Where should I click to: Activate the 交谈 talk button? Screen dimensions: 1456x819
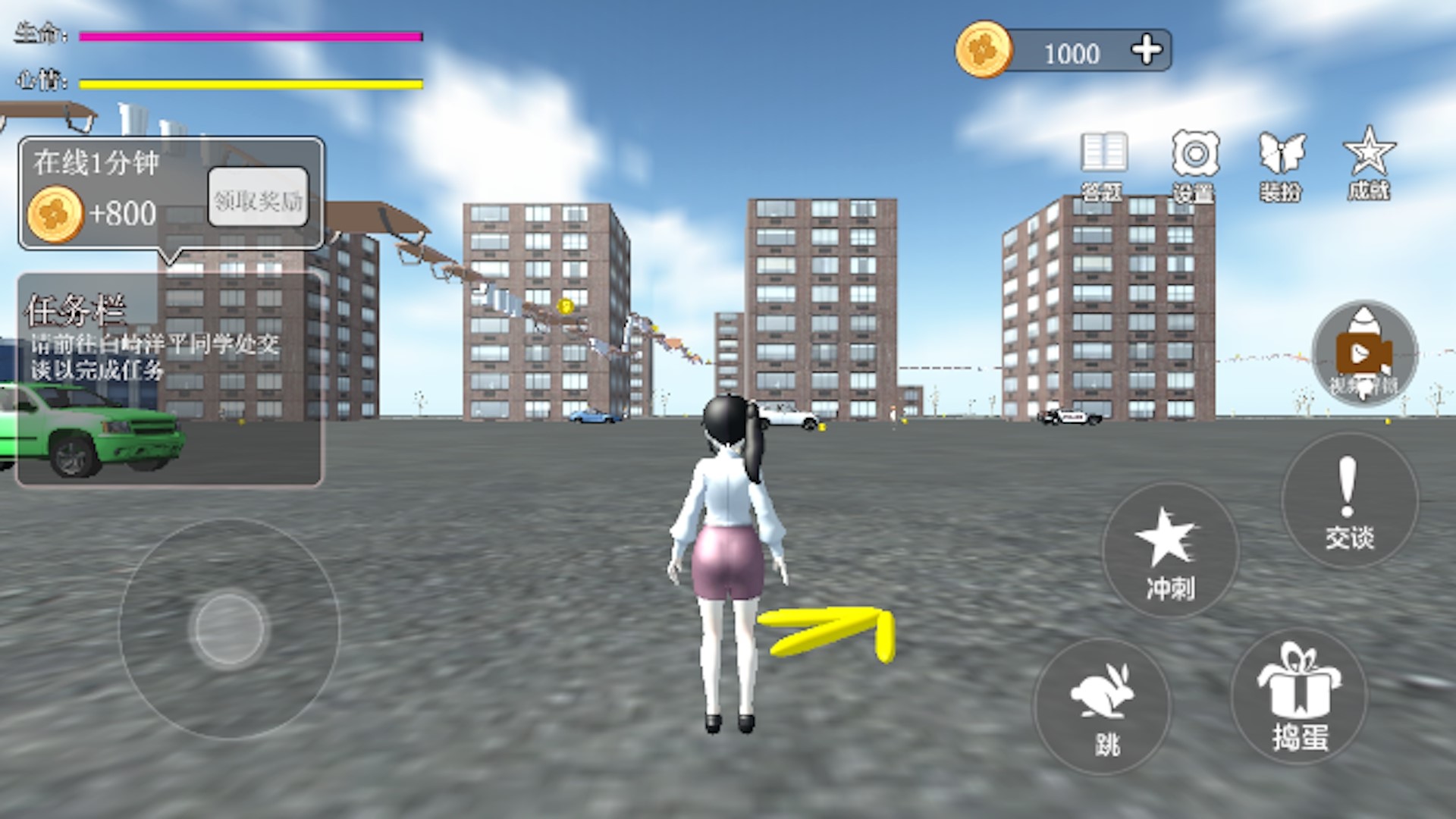coord(1349,501)
